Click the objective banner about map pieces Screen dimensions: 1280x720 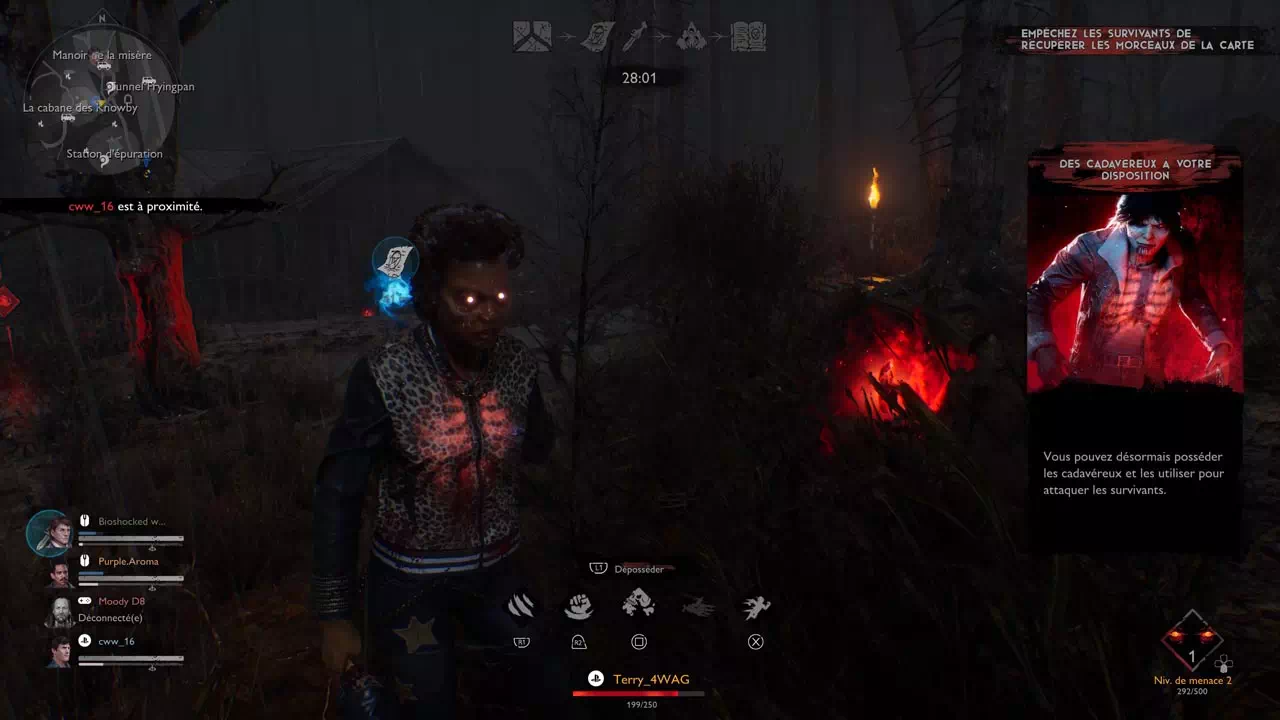pyautogui.click(x=1136, y=39)
